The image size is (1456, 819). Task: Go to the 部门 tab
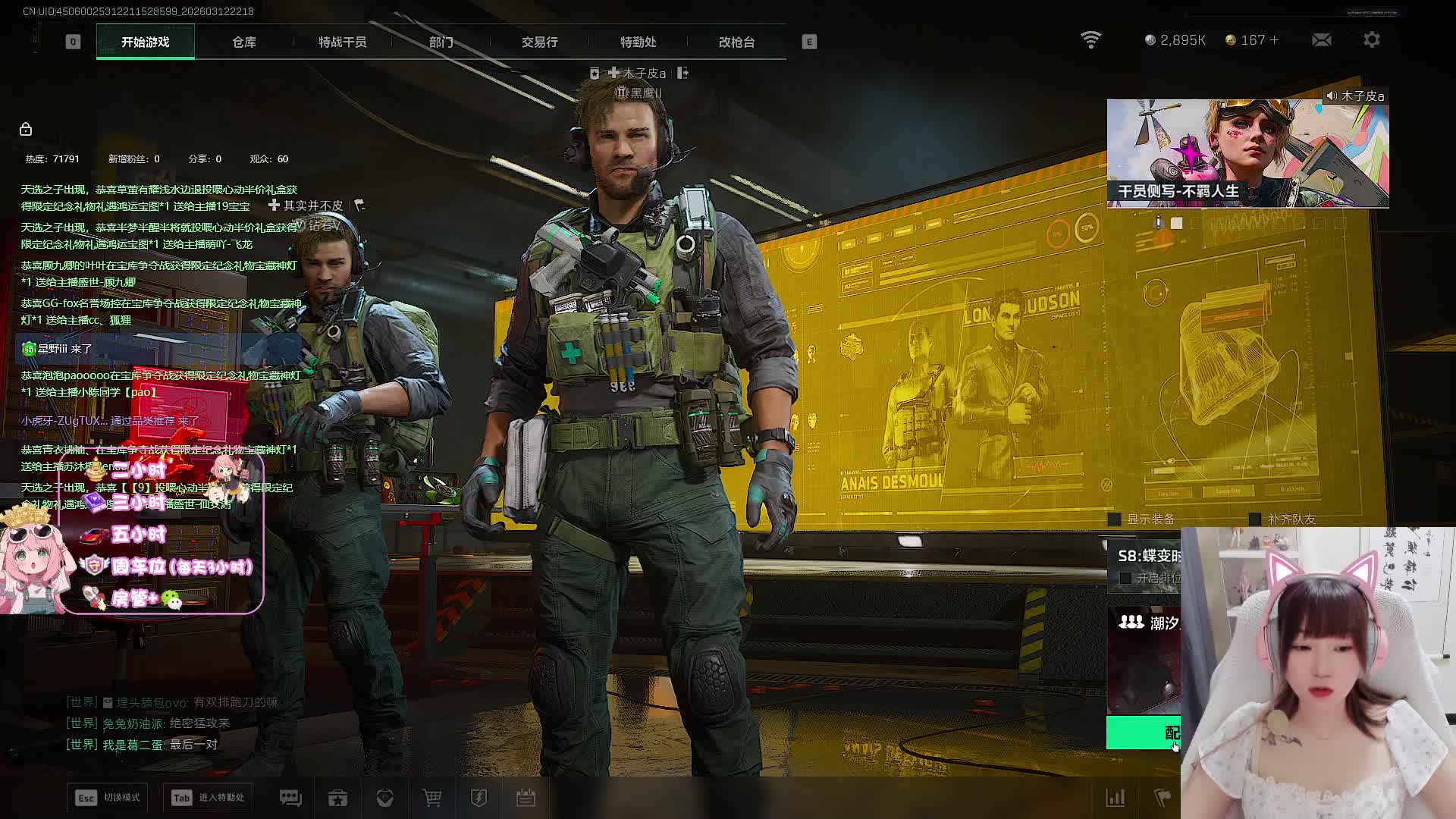(441, 42)
